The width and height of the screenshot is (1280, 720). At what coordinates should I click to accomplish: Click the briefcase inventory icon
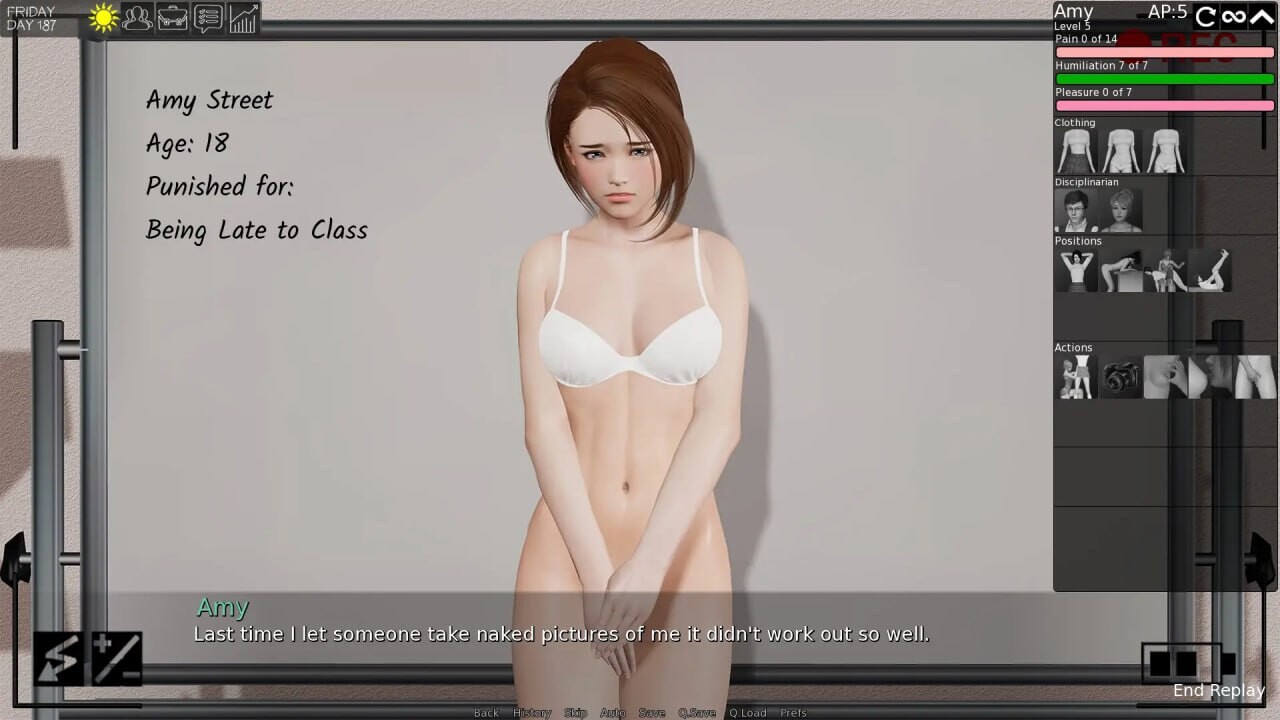[x=172, y=17]
